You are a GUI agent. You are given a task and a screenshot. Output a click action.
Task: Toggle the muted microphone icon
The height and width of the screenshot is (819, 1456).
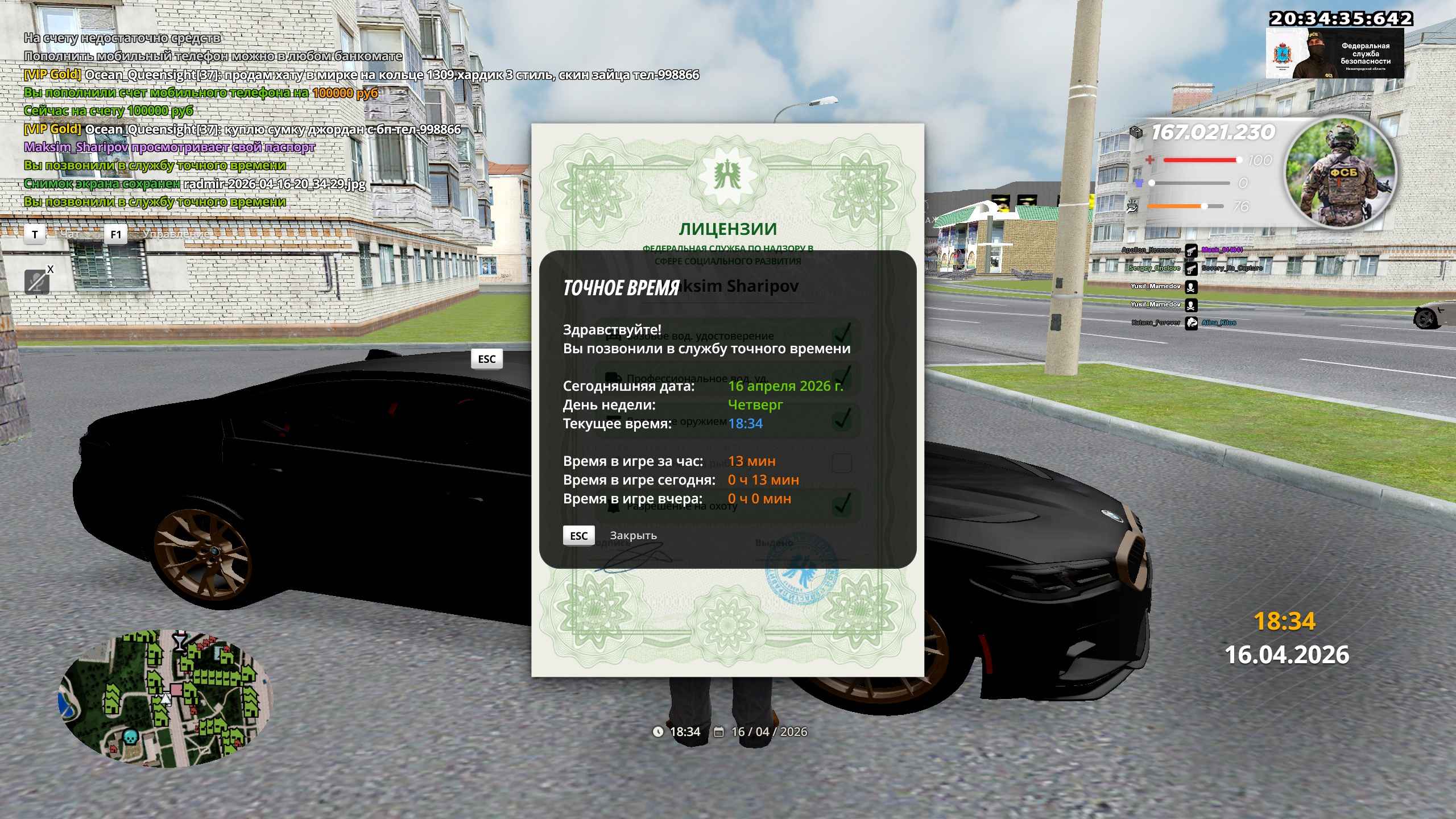(x=37, y=281)
